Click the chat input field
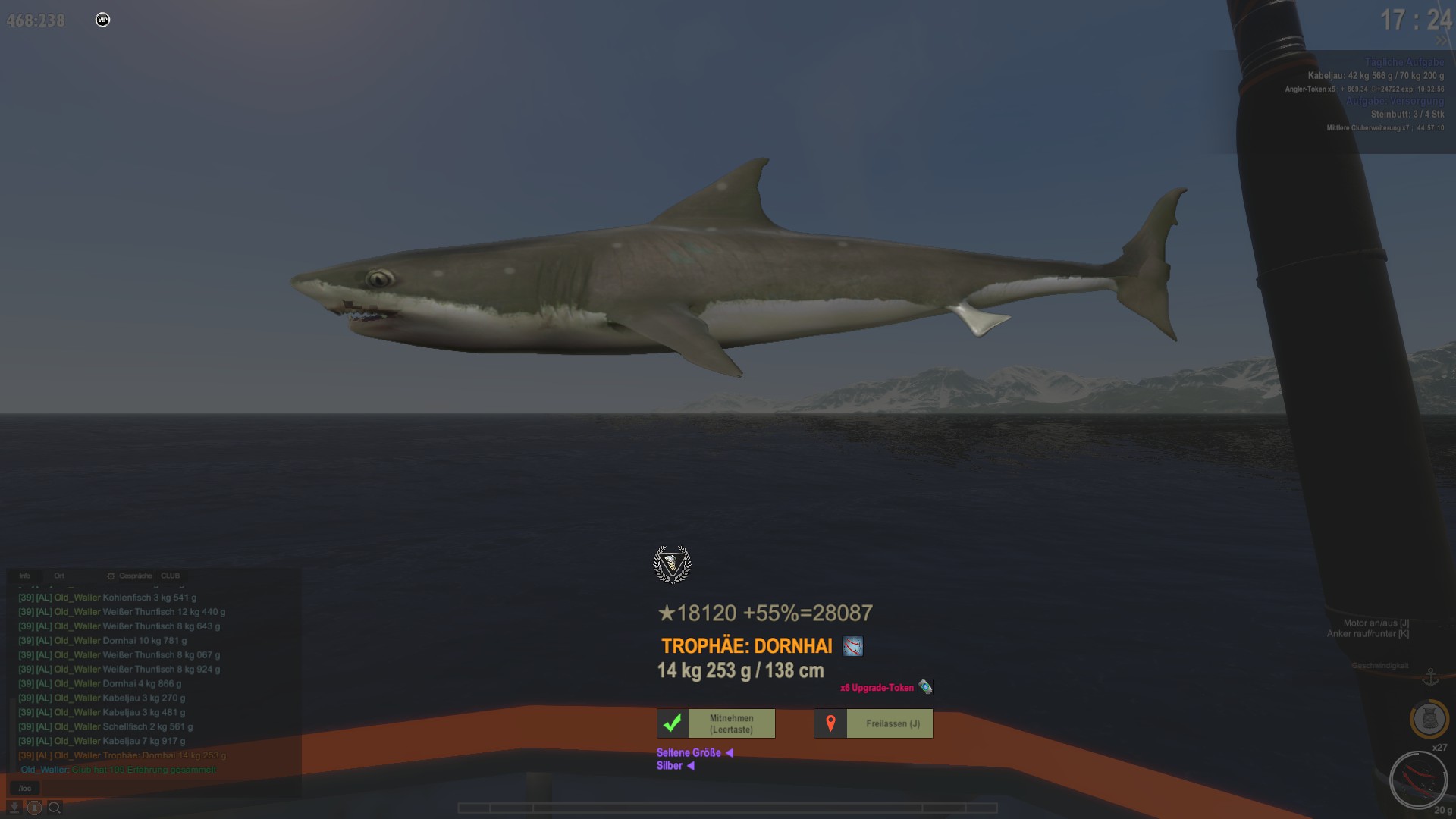This screenshot has height=819, width=1456. coord(152,788)
